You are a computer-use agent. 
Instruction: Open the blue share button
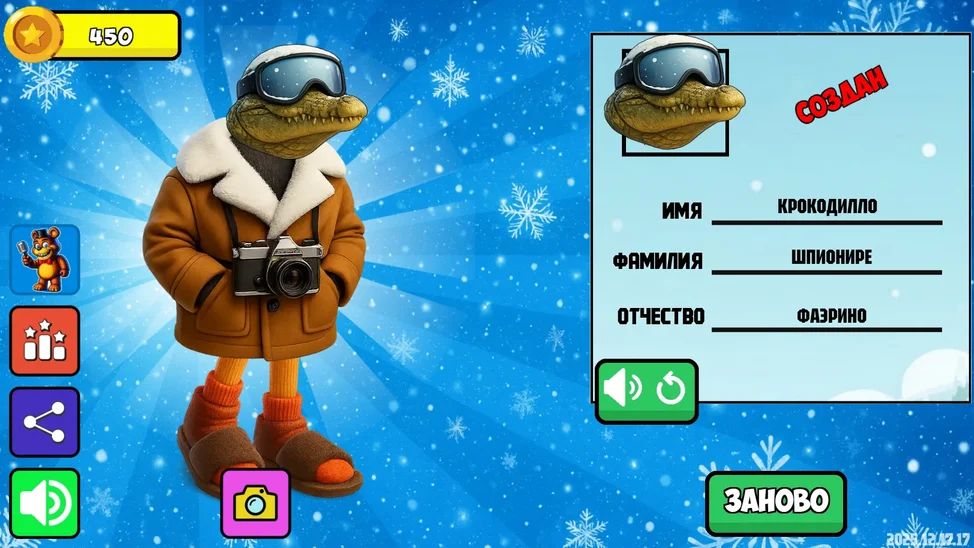point(44,422)
